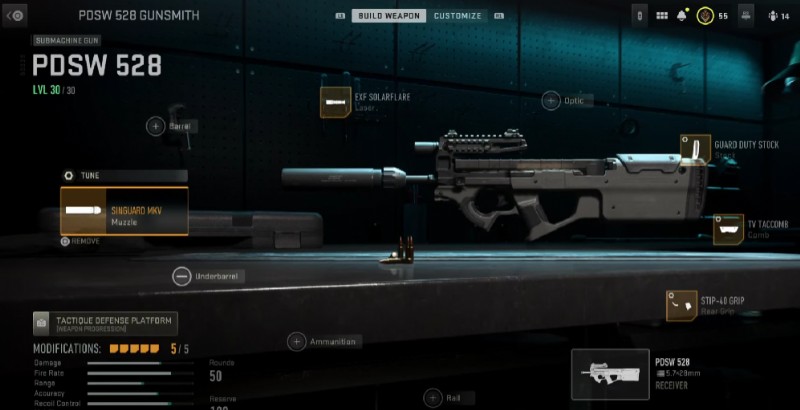This screenshot has width=800, height=410.
Task: Choose the Underbarrel attachment slot
Action: coord(181,276)
